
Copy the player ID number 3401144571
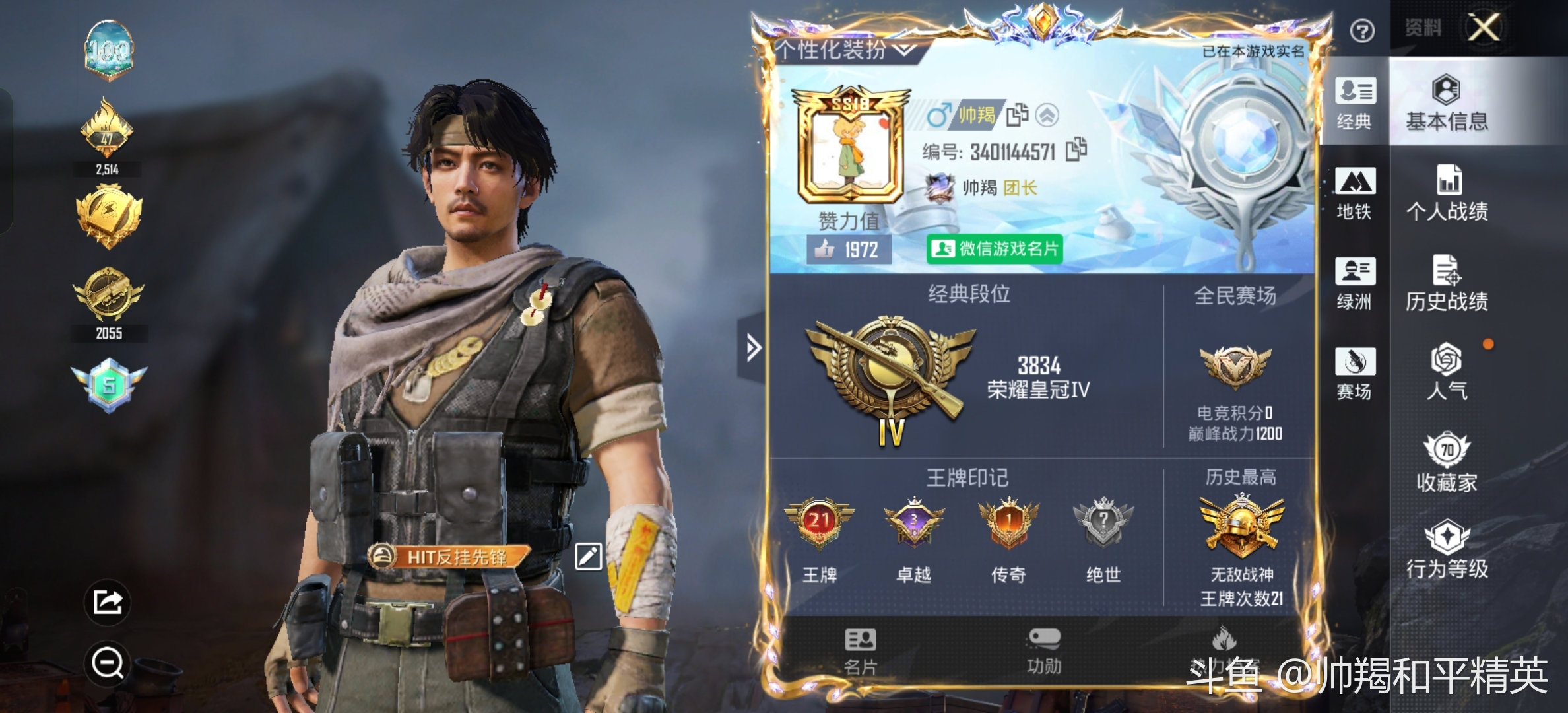click(x=1076, y=150)
